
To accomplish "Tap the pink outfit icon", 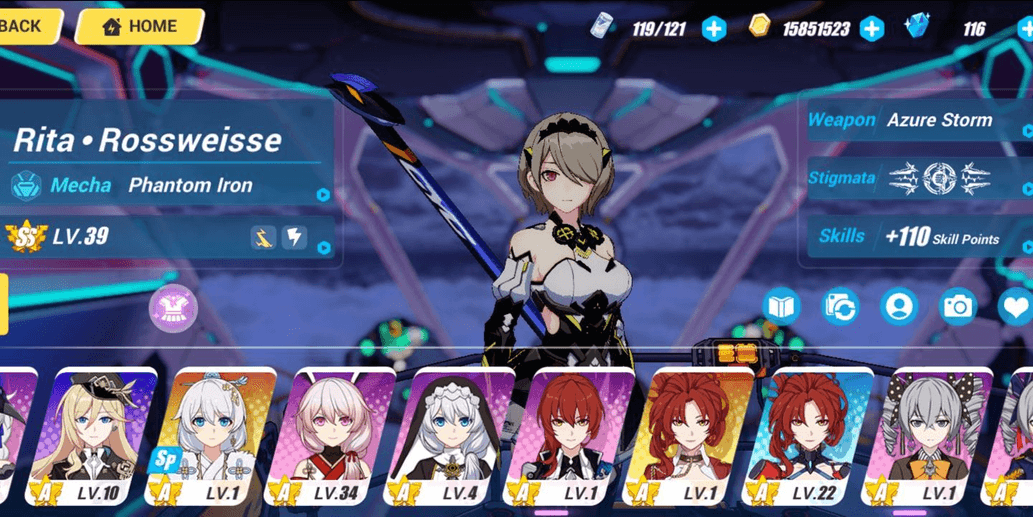I will click(x=173, y=308).
